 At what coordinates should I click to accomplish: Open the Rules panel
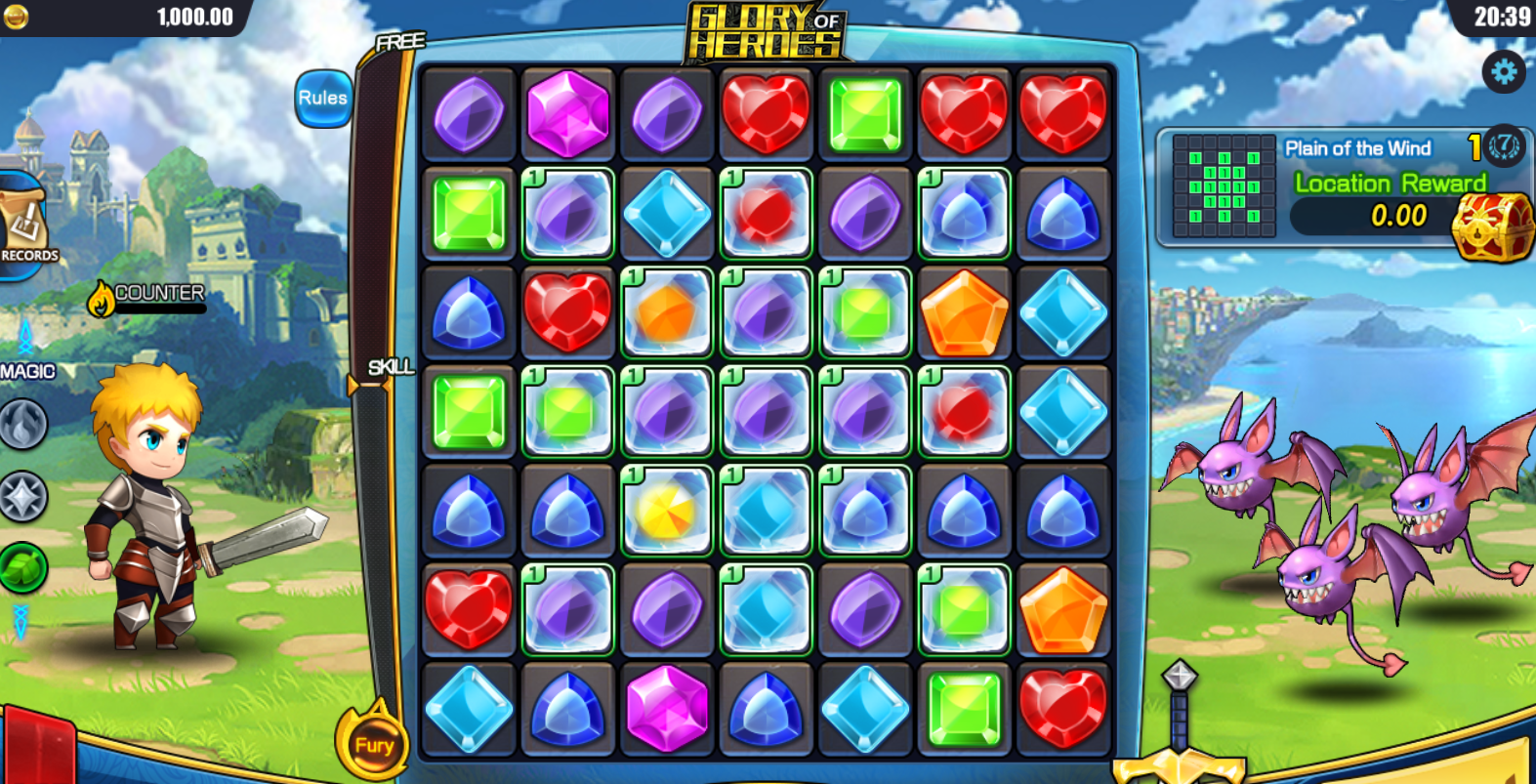coord(322,99)
